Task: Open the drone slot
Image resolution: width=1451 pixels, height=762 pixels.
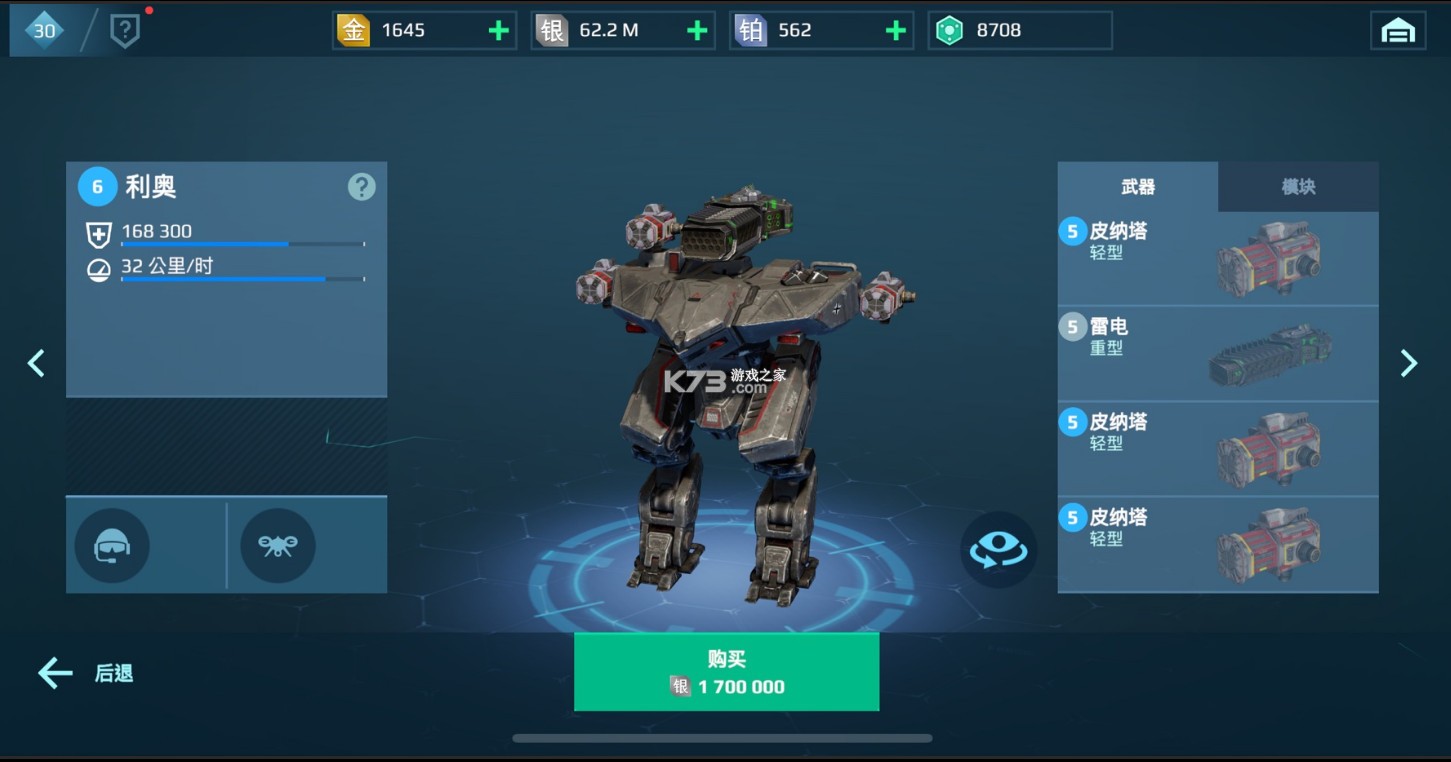Action: tap(278, 546)
